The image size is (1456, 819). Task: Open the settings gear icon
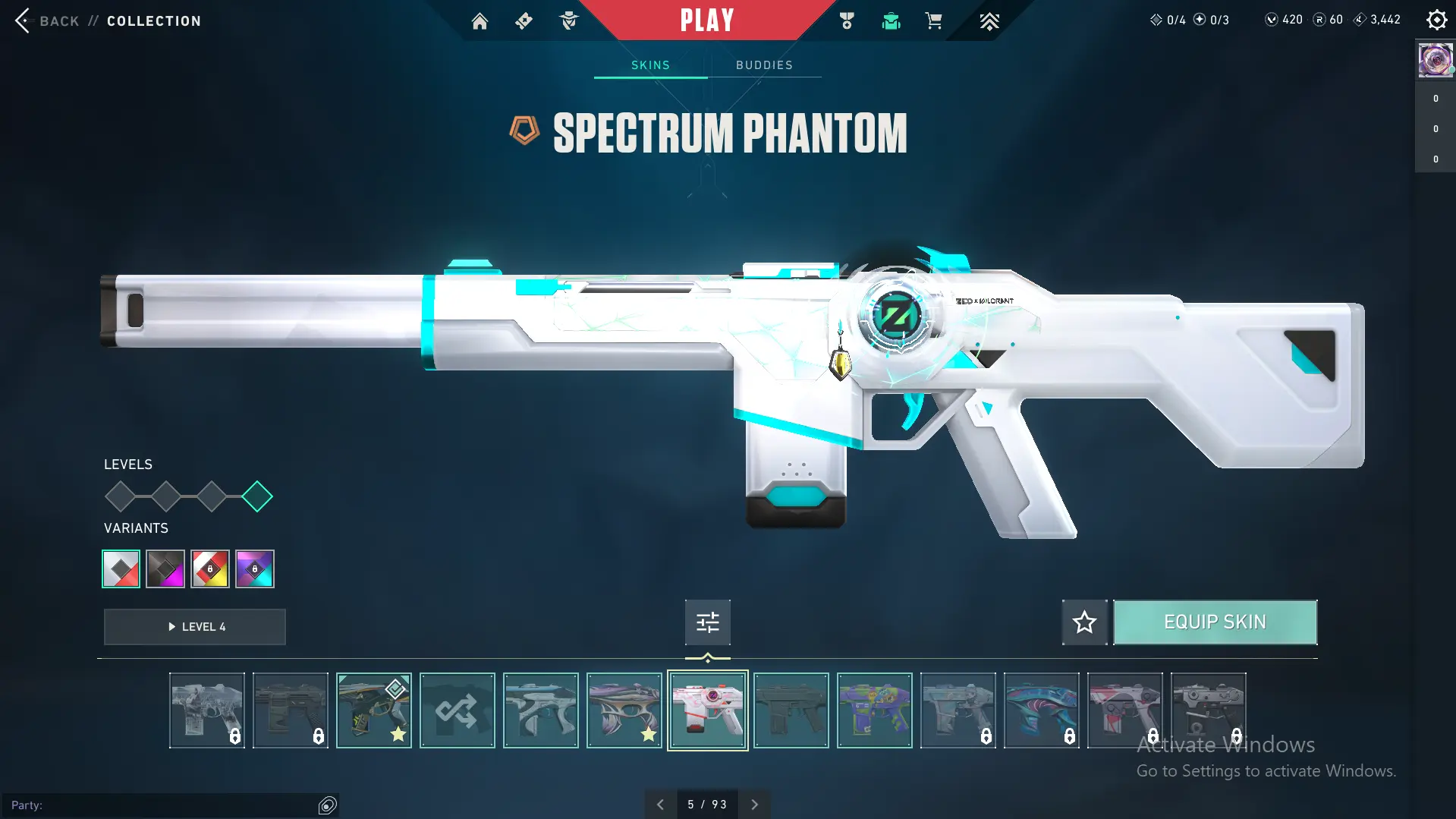coord(1436,20)
